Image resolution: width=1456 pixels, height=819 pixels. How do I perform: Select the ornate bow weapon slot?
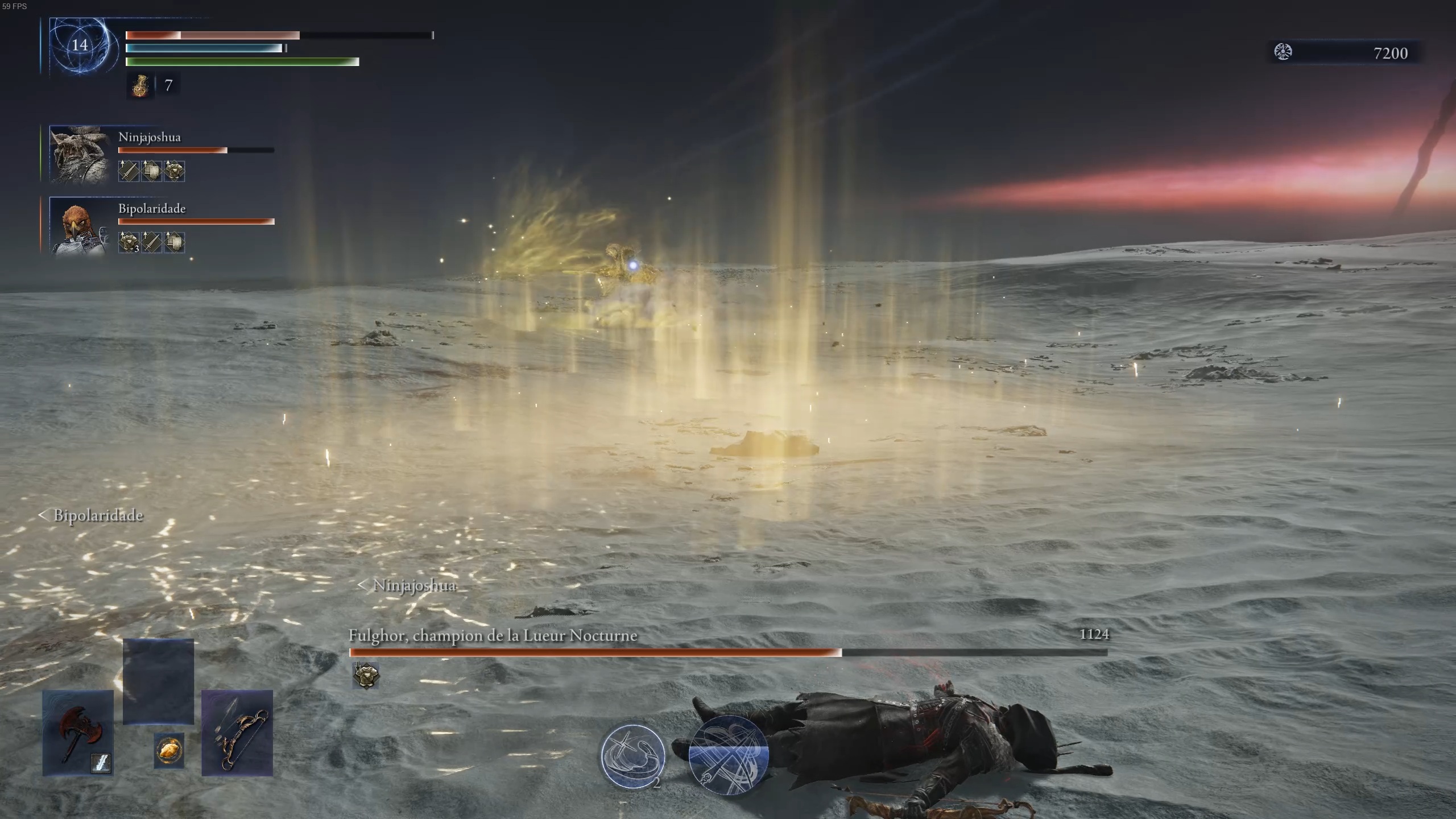pos(237,733)
